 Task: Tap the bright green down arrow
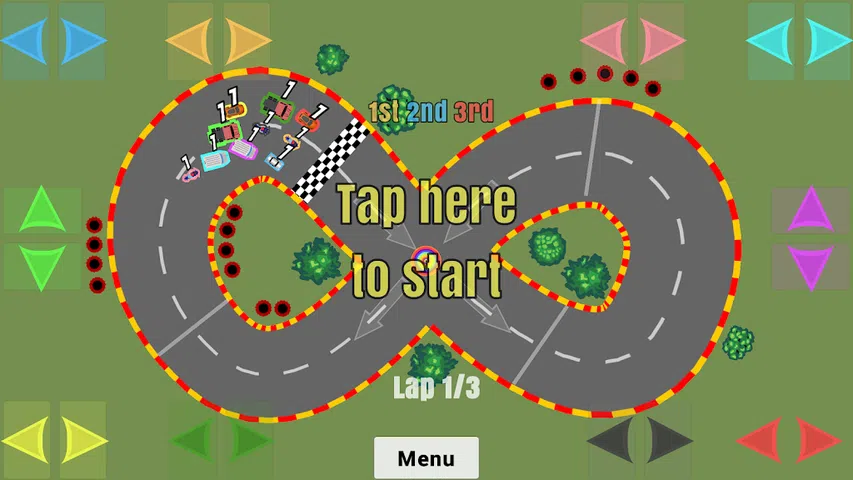point(42,267)
